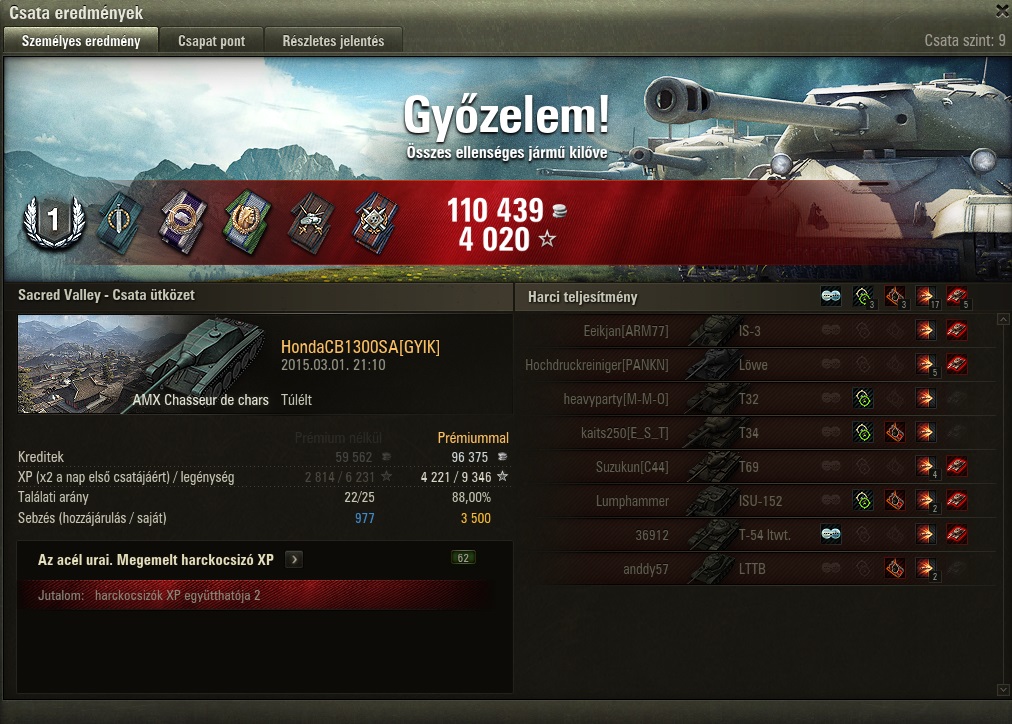
Task: Switch to the Személyes eredmény tab
Action: coord(81,41)
